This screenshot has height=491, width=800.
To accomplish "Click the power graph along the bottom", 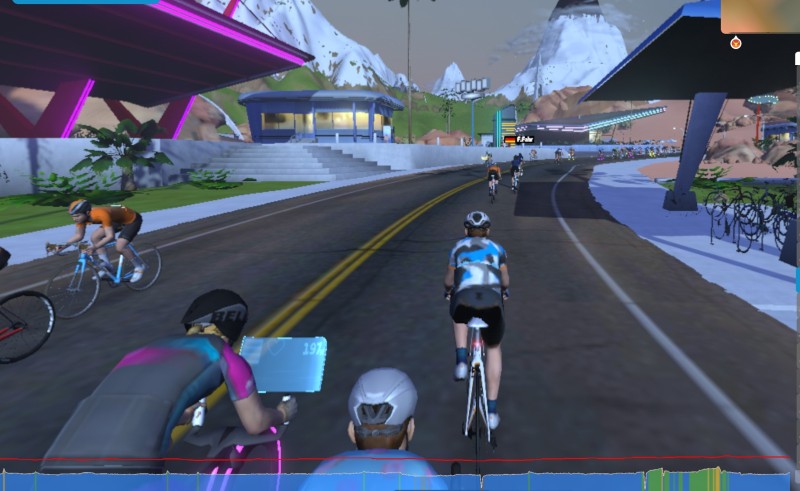I will pos(400,478).
